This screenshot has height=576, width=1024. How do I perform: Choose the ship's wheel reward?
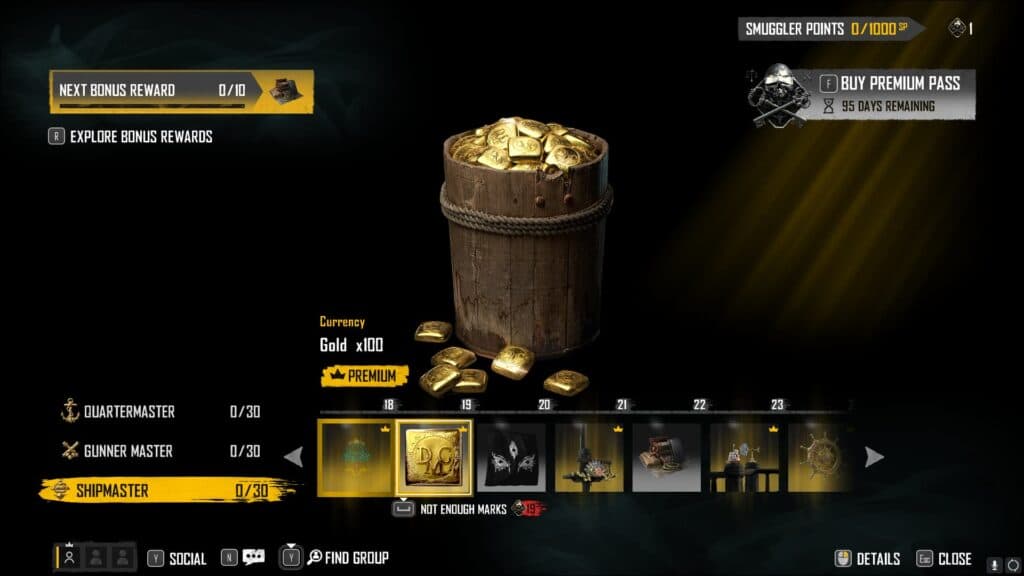point(822,457)
